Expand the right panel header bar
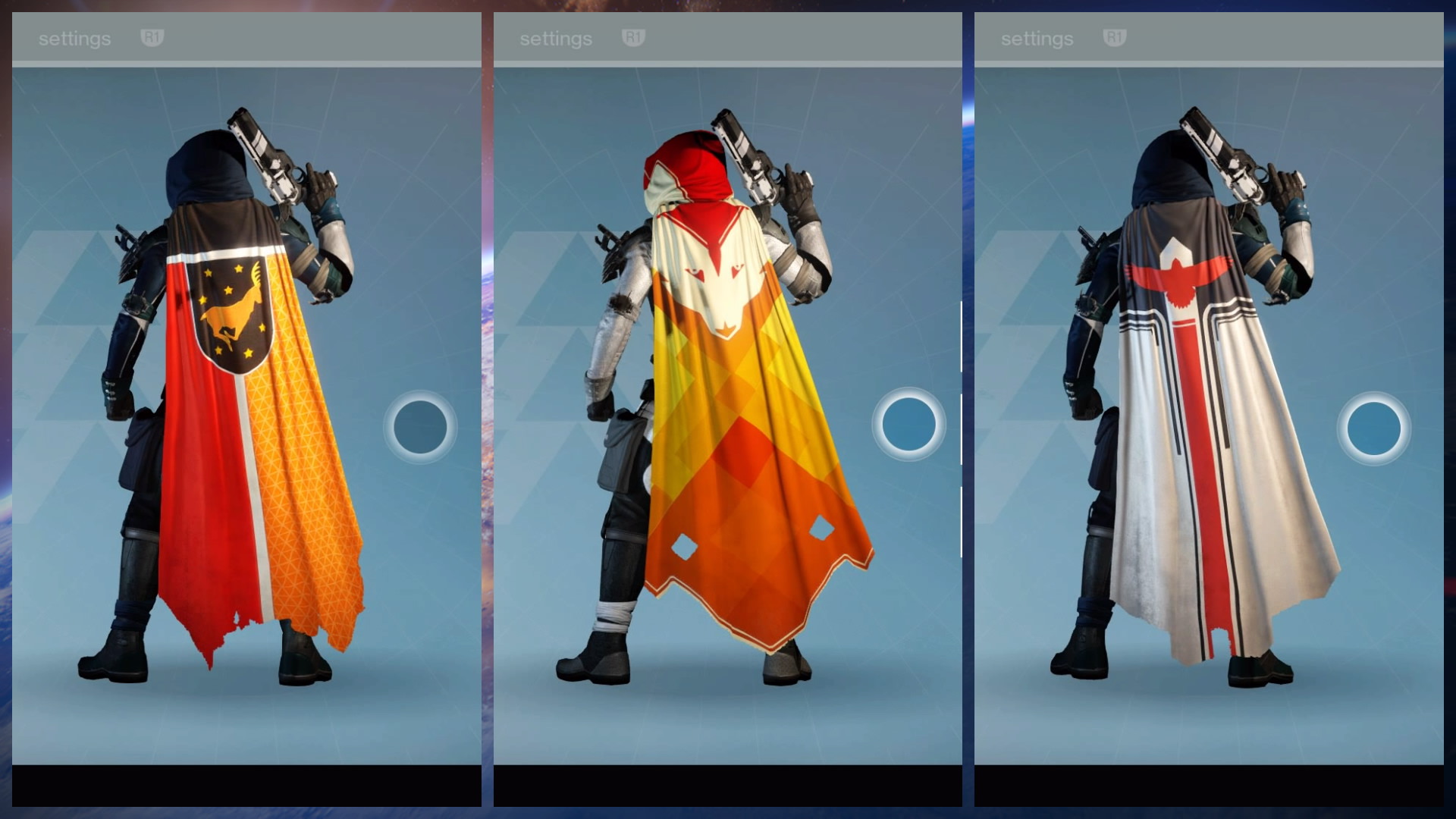This screenshot has width=1456, height=819. click(1210, 37)
